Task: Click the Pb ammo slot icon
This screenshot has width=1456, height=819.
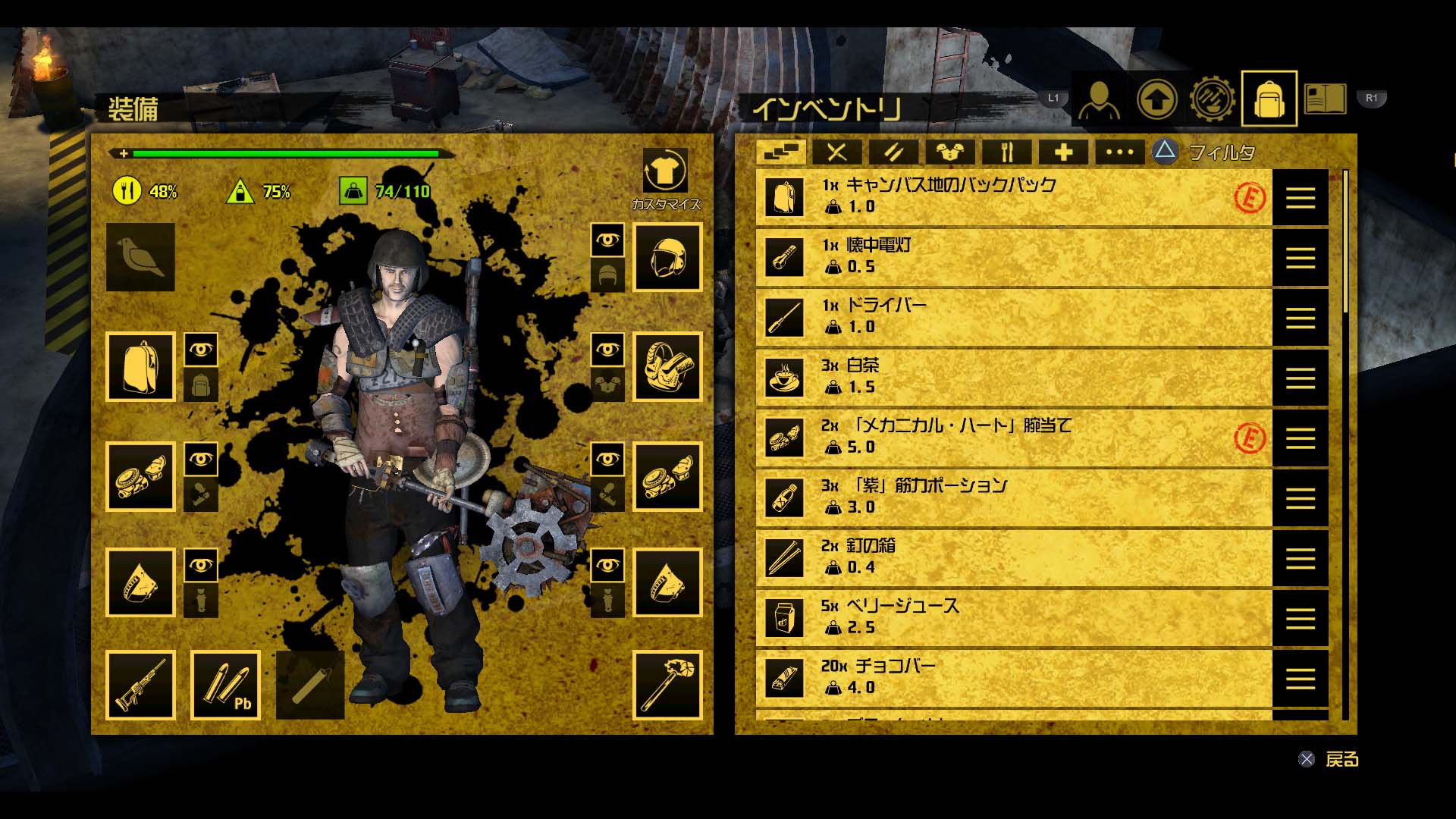Action: pos(225,685)
